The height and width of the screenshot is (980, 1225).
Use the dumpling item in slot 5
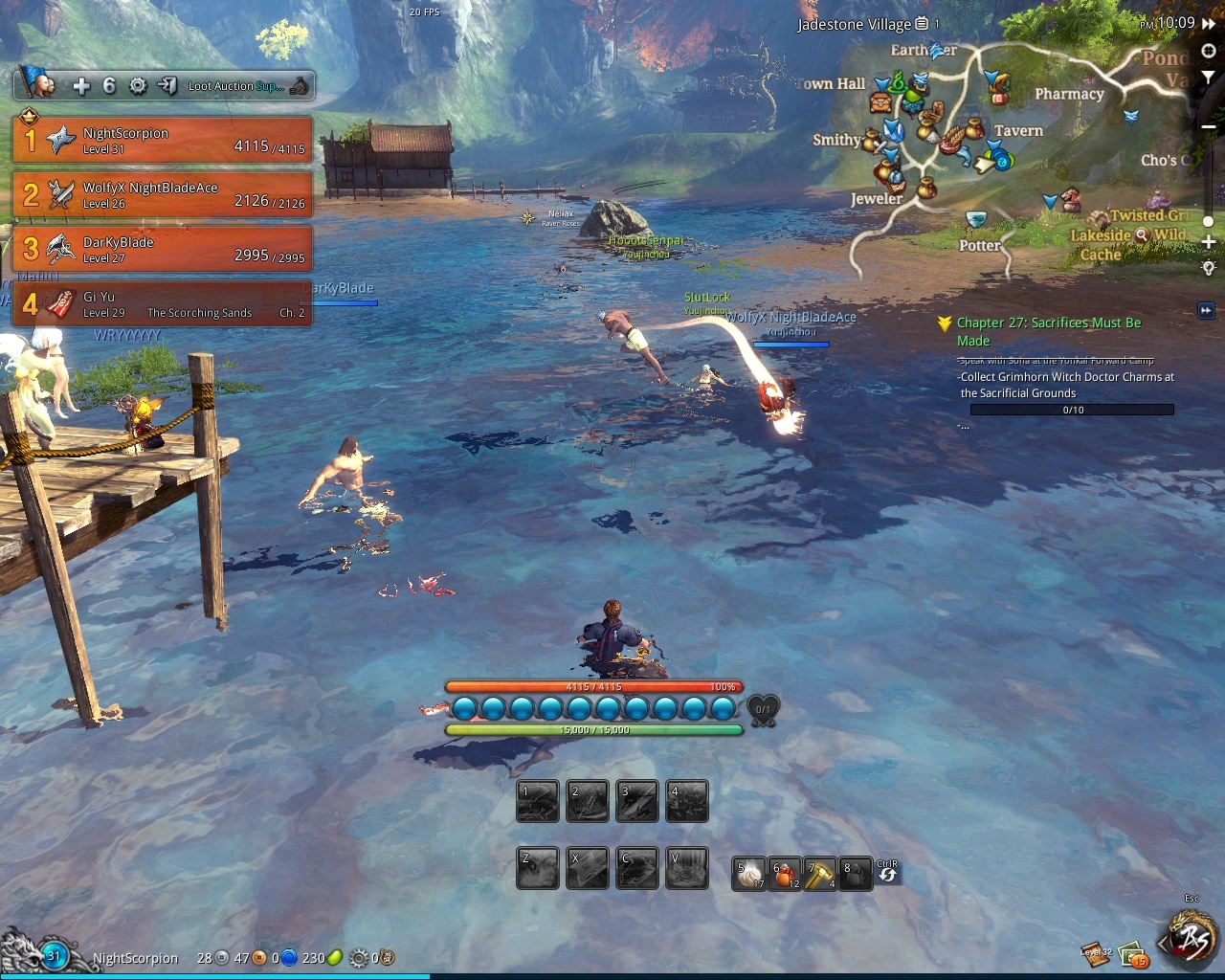pyautogui.click(x=749, y=873)
